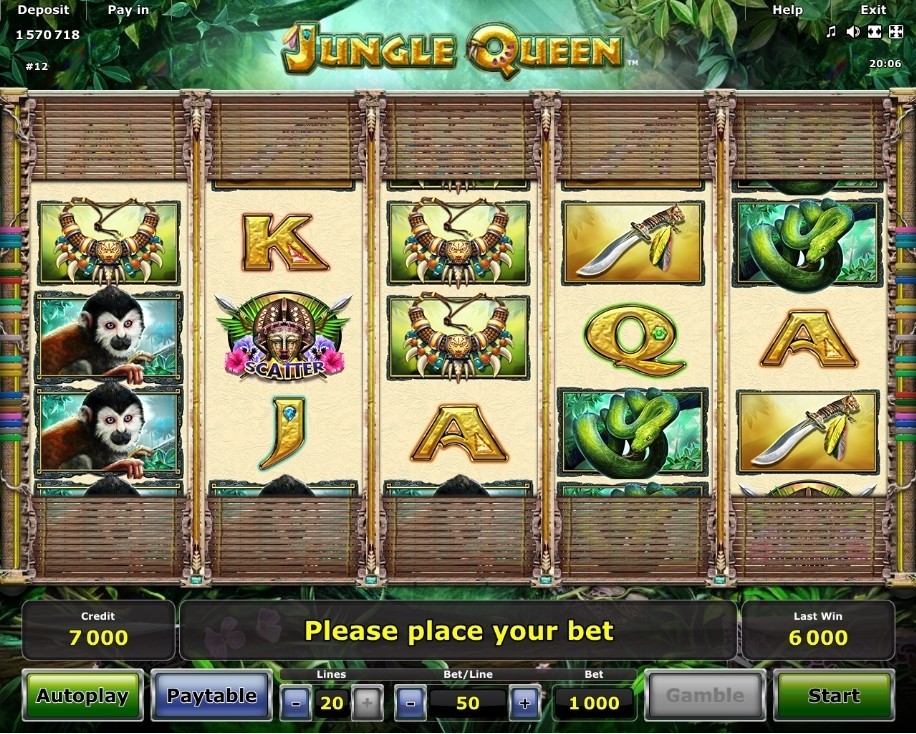Toggle the music note icon
This screenshot has width=916, height=734.
[831, 32]
